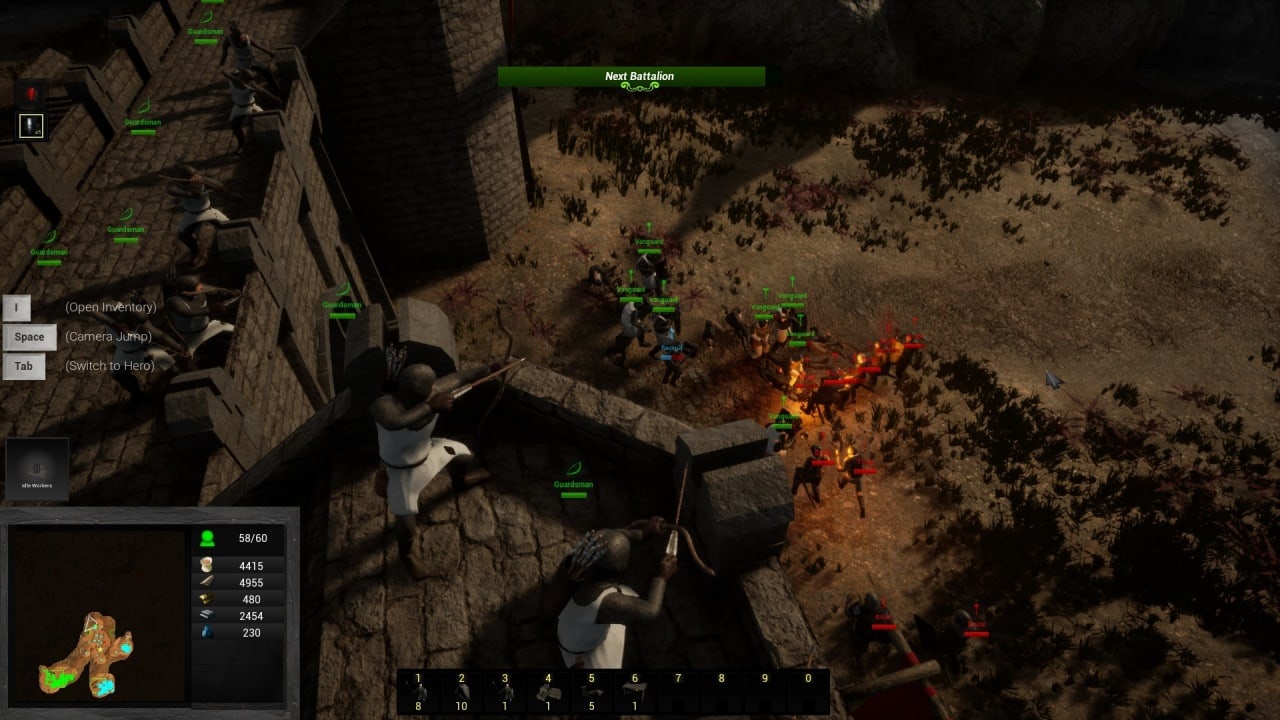
Task: Choose hotbar group 2 with ten units
Action: [x=462, y=691]
